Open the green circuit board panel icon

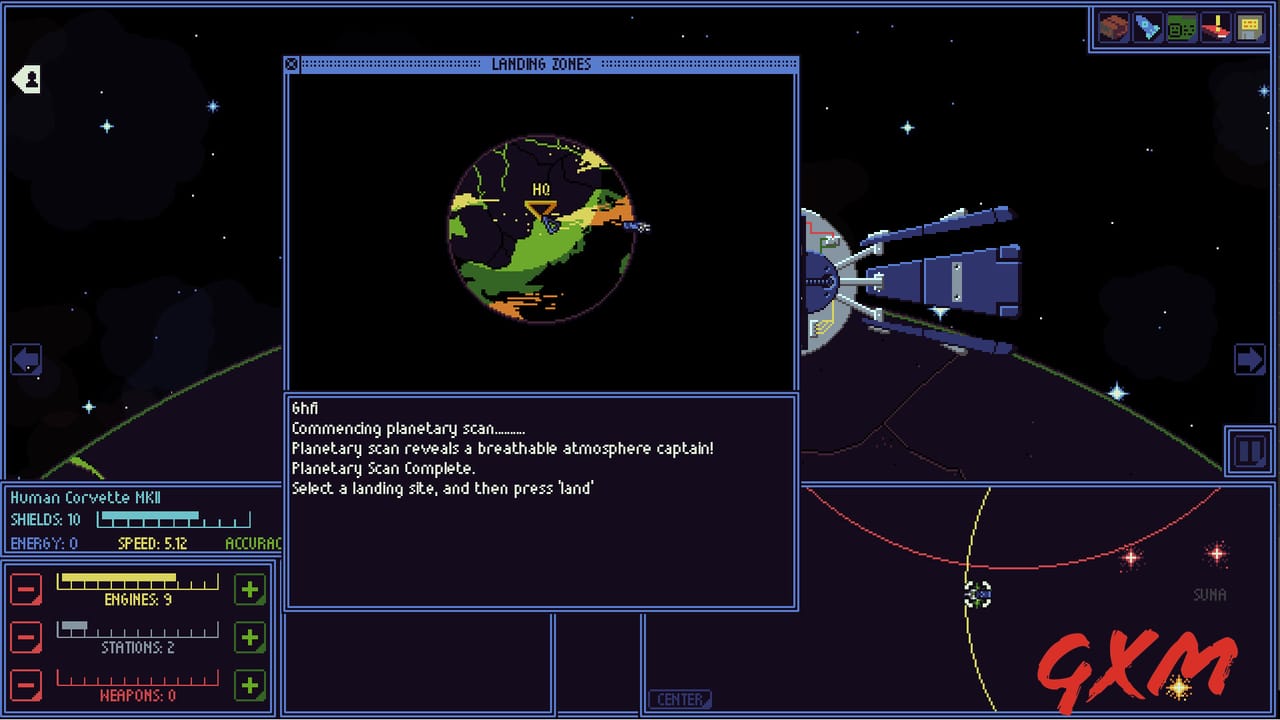(x=1182, y=27)
